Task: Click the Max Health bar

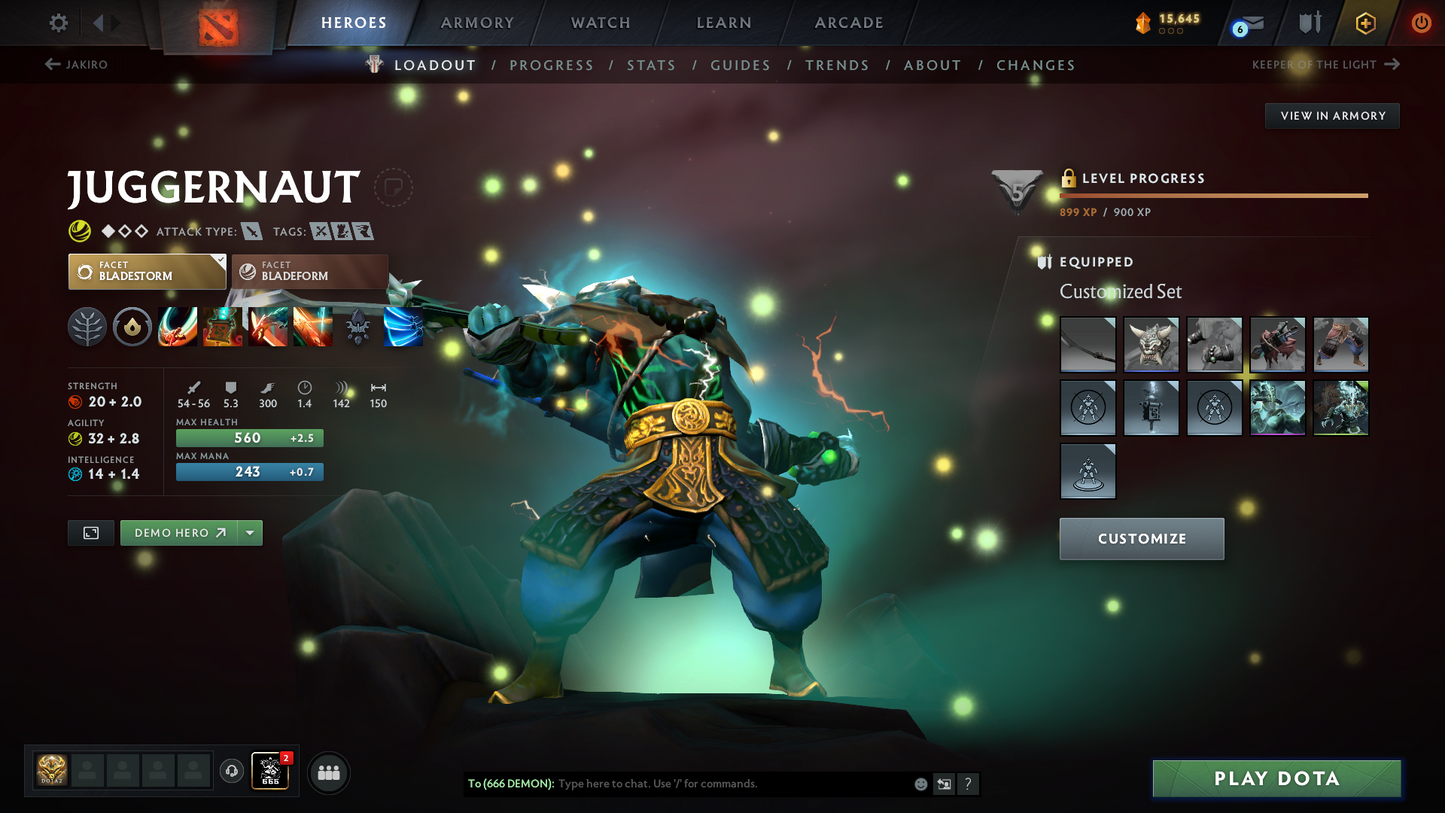Action: [249, 438]
